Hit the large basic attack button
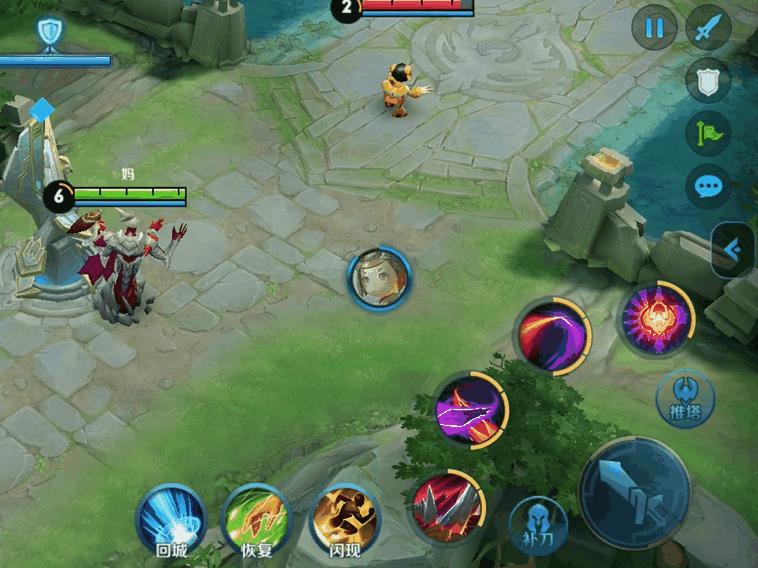Image resolution: width=758 pixels, height=568 pixels. [635, 491]
